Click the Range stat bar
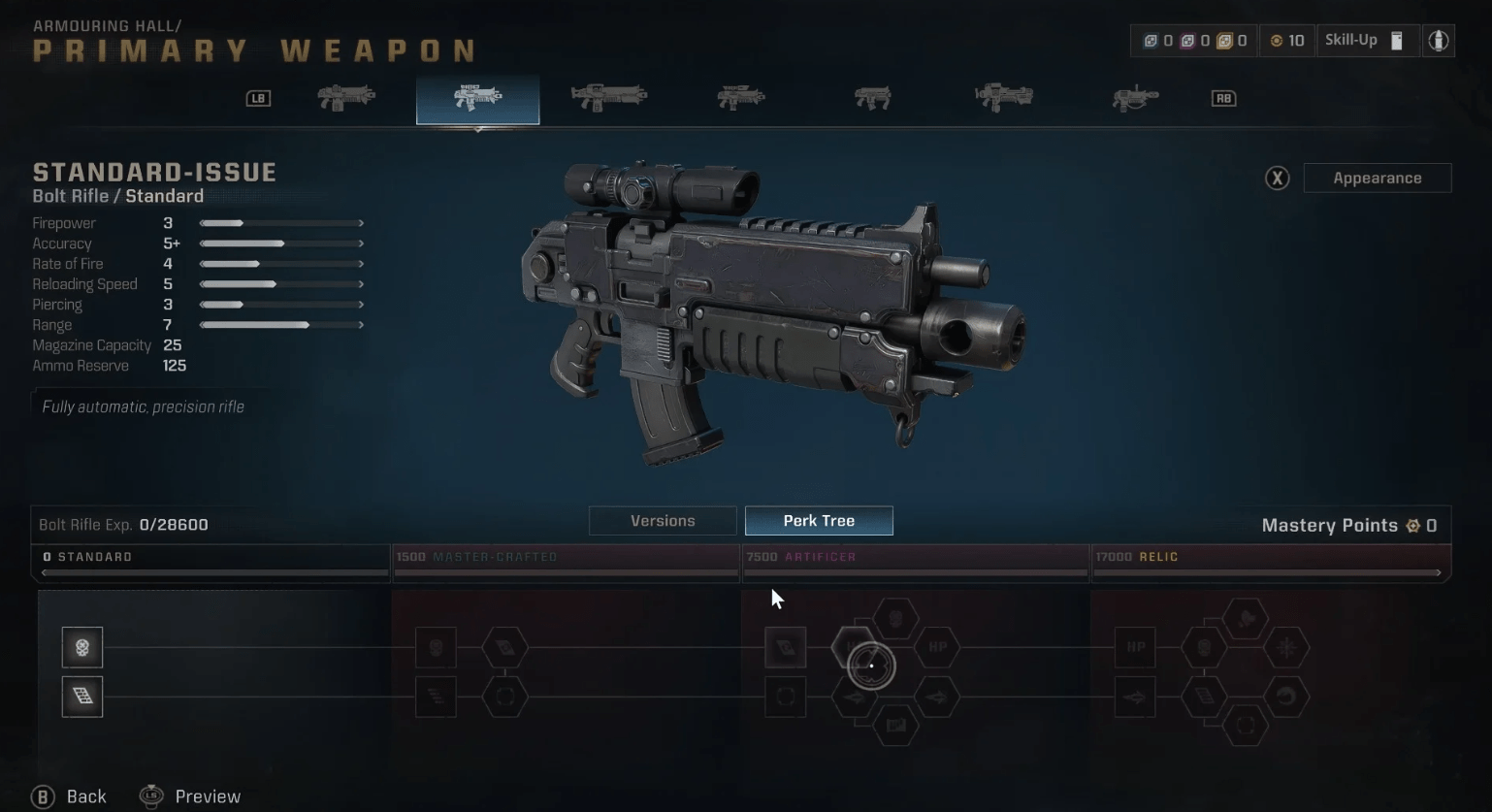1492x812 pixels. [x=280, y=324]
